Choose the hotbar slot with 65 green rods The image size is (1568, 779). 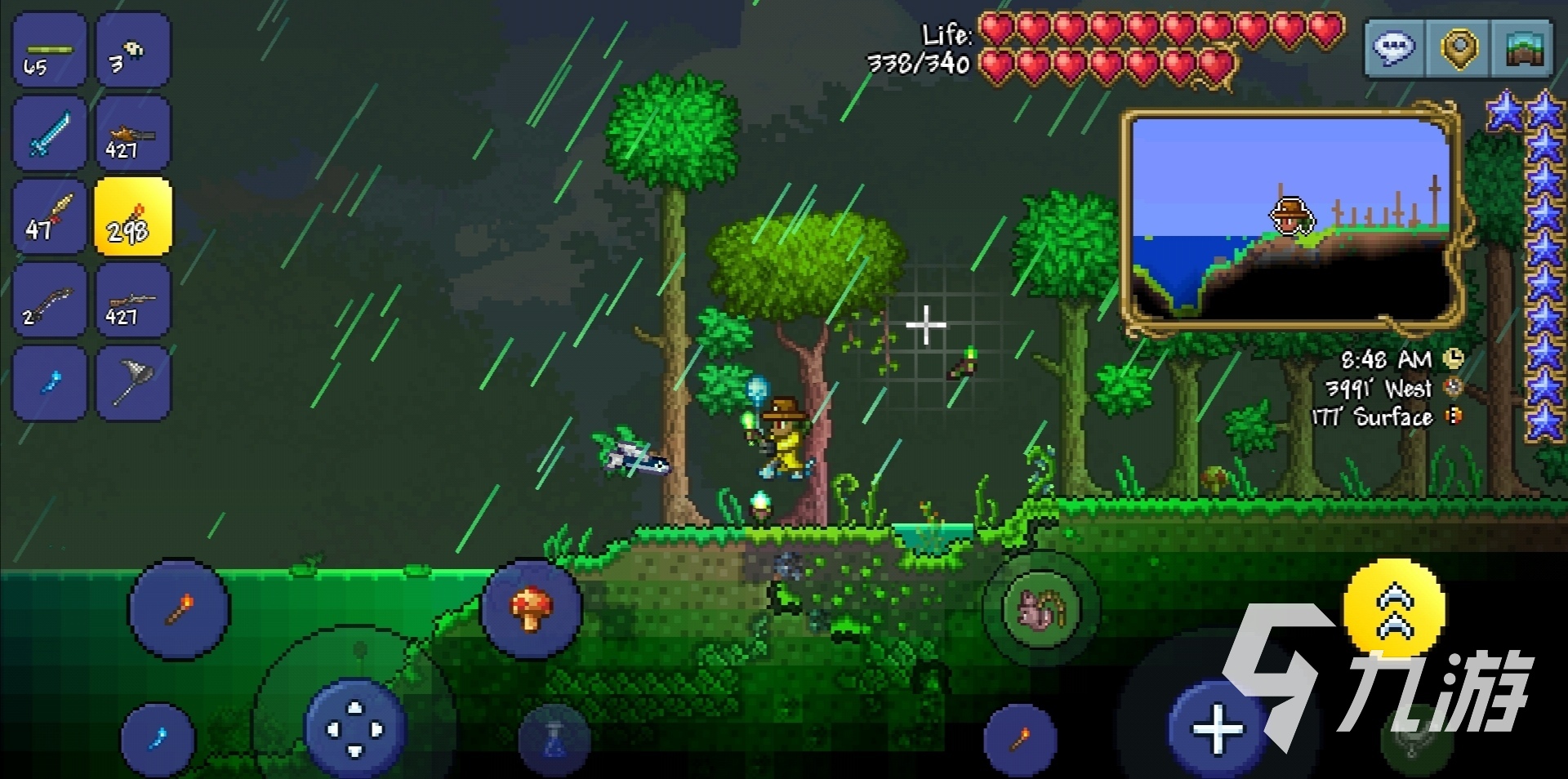49,51
